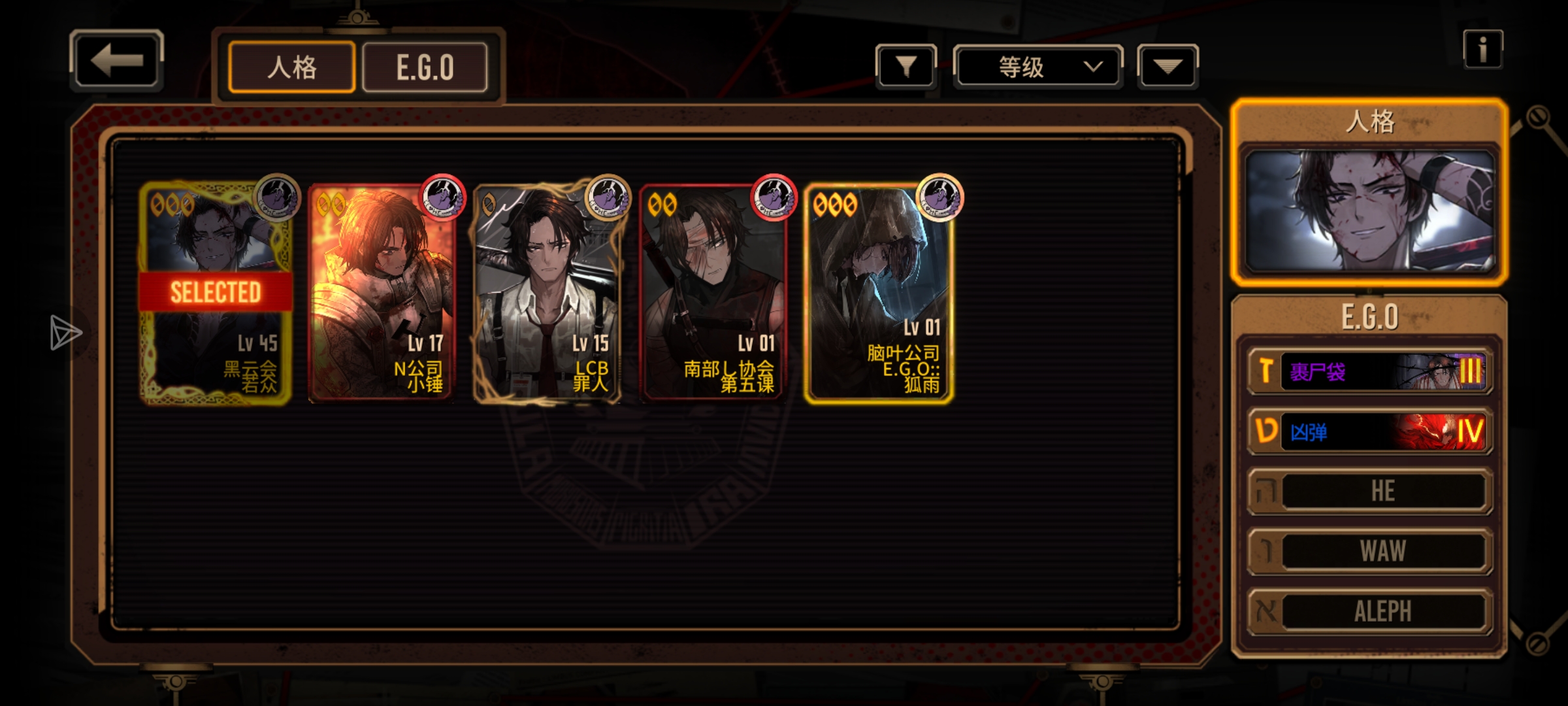Select the empty ALEPH E.G.O slot
Viewport: 1568px width, 706px height.
1370,611
